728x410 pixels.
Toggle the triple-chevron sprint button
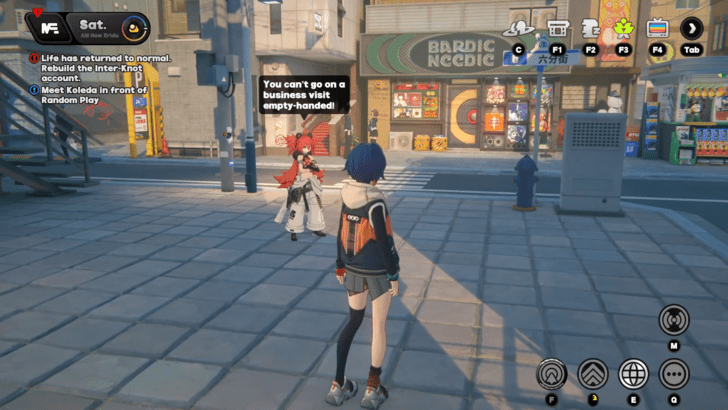pyautogui.click(x=592, y=374)
